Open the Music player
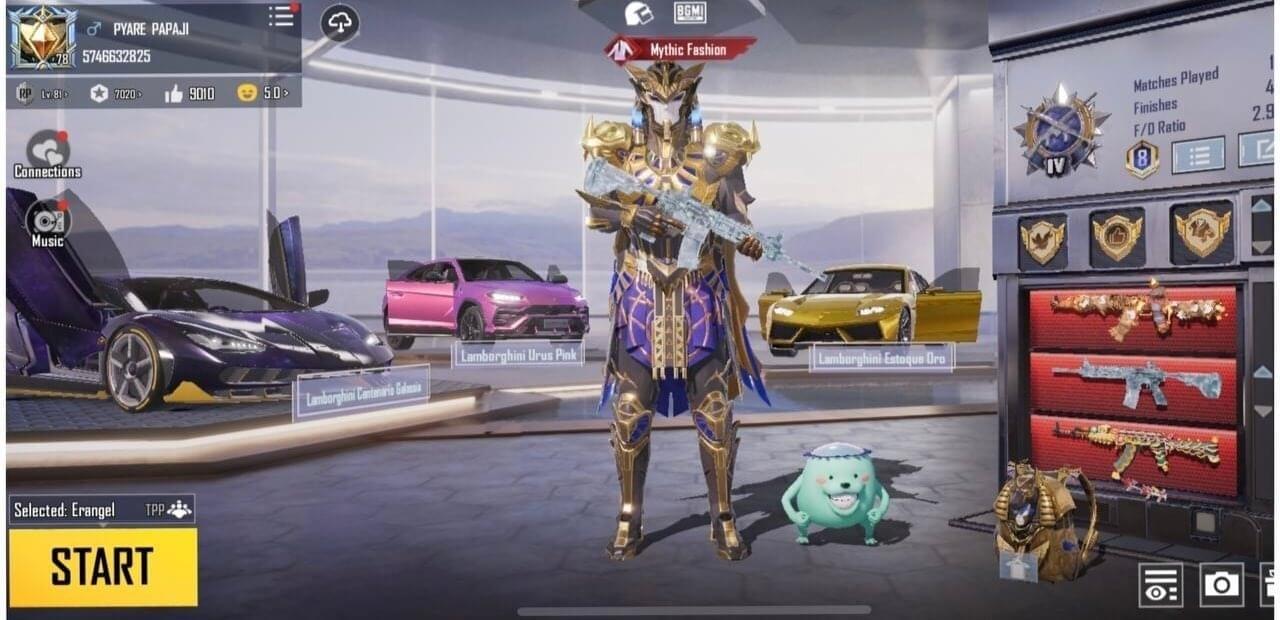Screen dimensions: 1280x620 click(47, 223)
